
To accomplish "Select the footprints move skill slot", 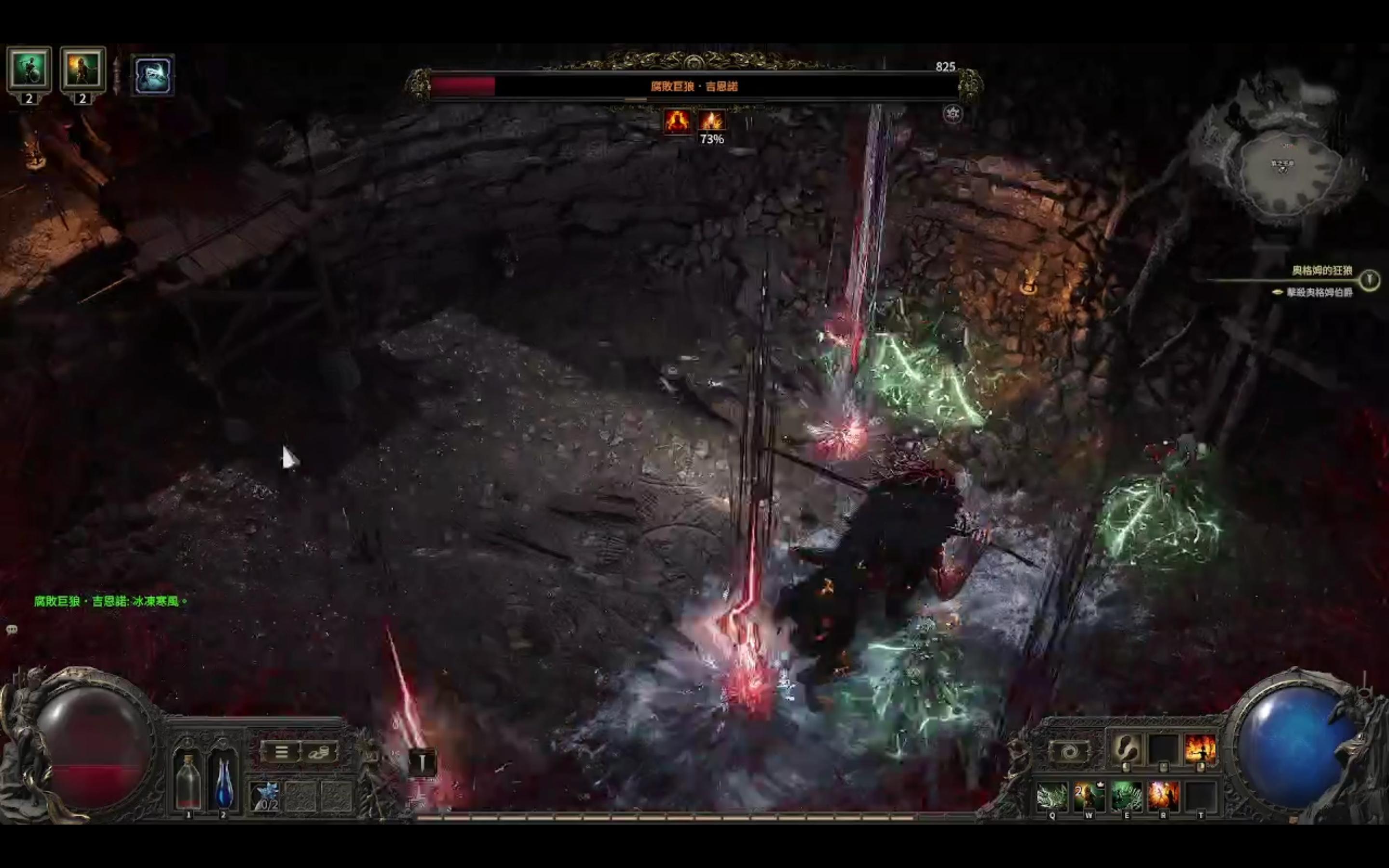I will pos(1126,748).
